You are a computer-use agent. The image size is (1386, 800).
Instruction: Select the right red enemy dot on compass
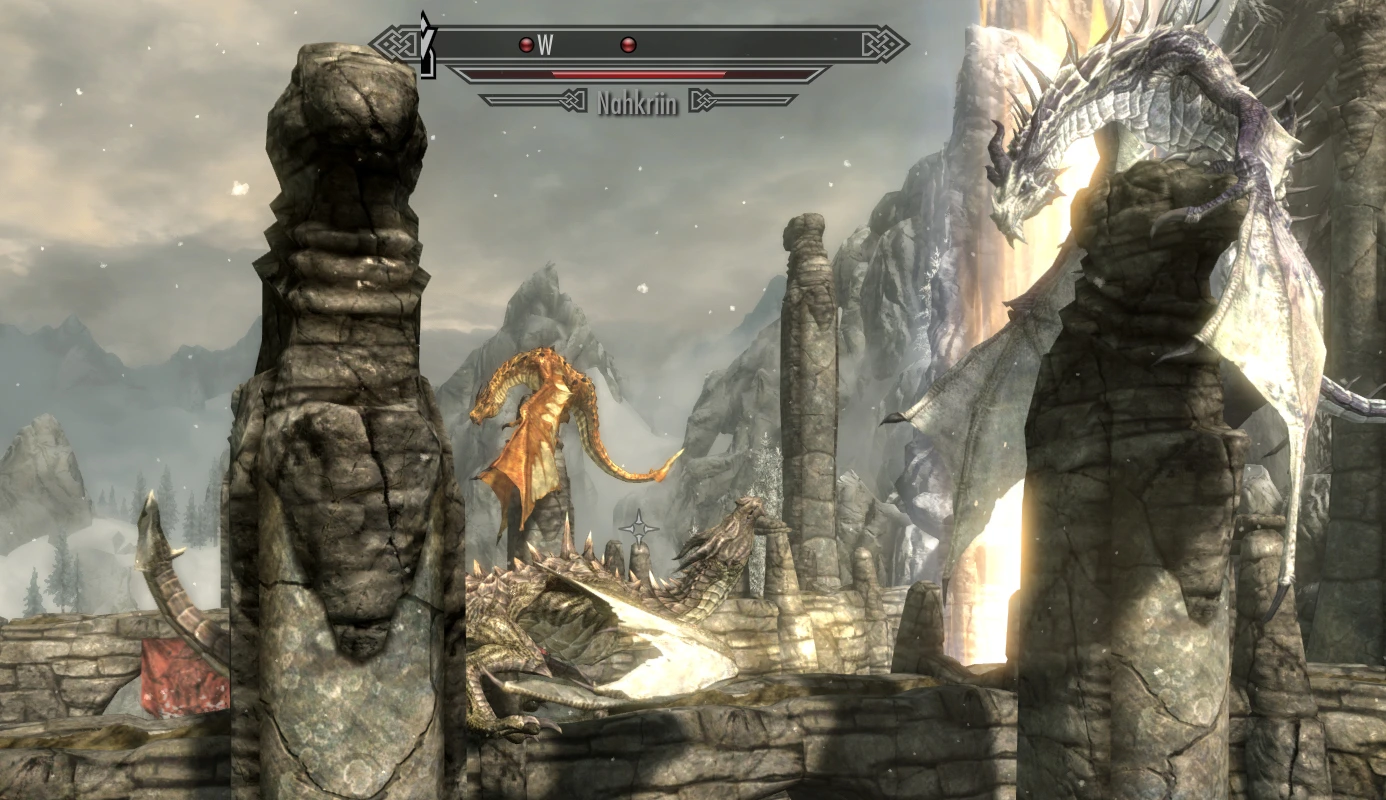[629, 43]
